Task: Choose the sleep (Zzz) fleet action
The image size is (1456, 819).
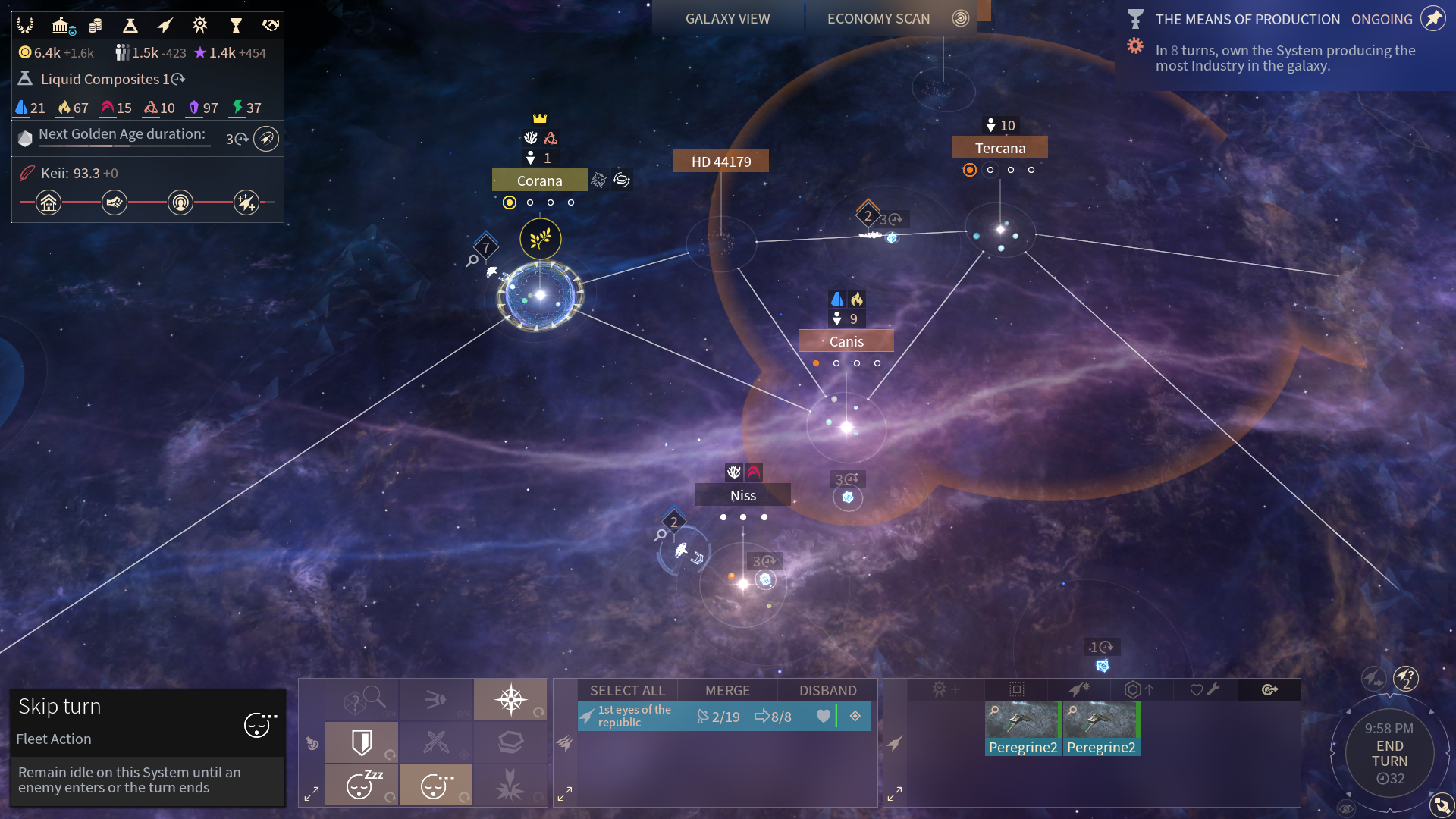Action: [362, 785]
